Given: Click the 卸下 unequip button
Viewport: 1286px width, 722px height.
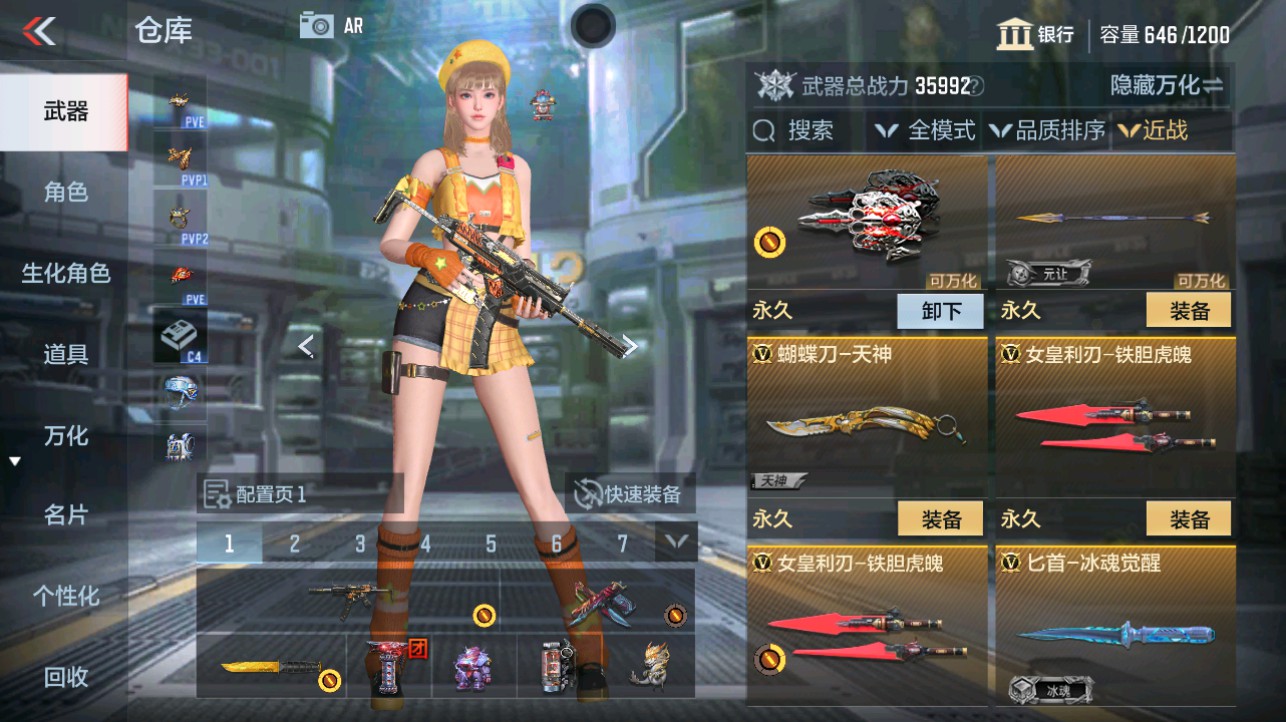Looking at the screenshot, I should [939, 311].
